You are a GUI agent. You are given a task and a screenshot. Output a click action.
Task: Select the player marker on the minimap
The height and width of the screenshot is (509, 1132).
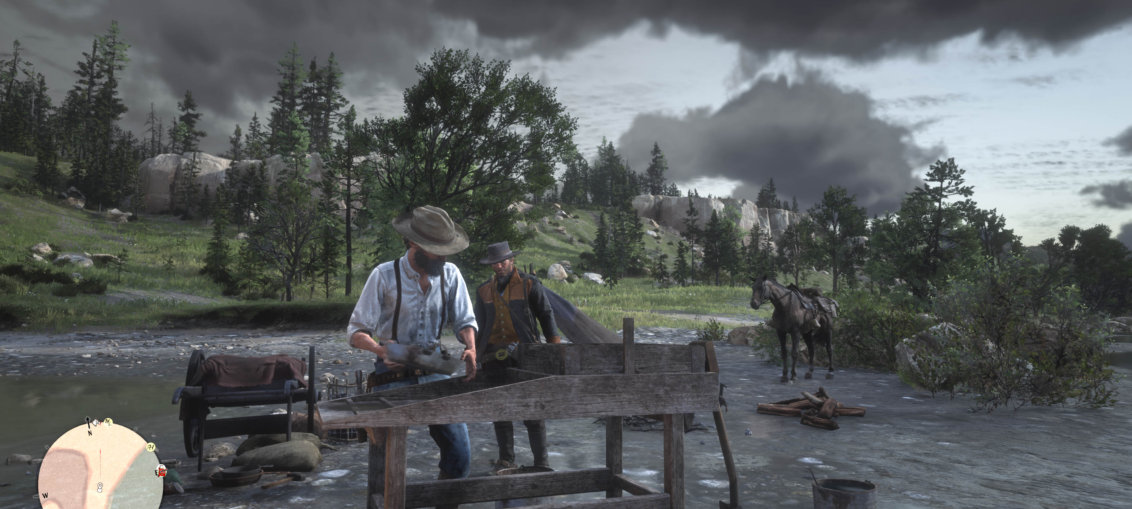tap(100, 488)
